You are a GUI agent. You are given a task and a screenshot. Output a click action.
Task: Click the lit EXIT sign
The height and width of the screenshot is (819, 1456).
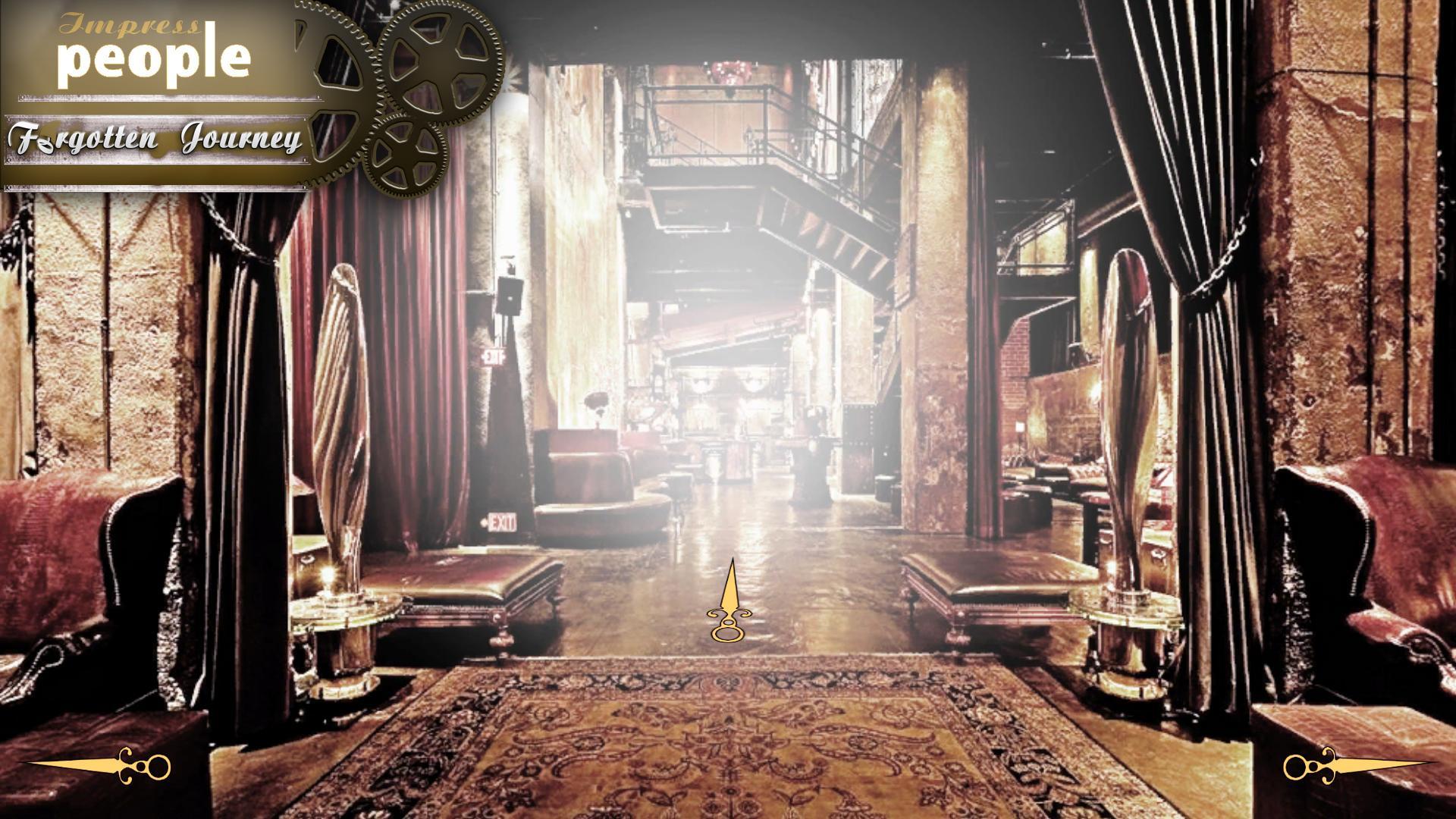pos(501,522)
